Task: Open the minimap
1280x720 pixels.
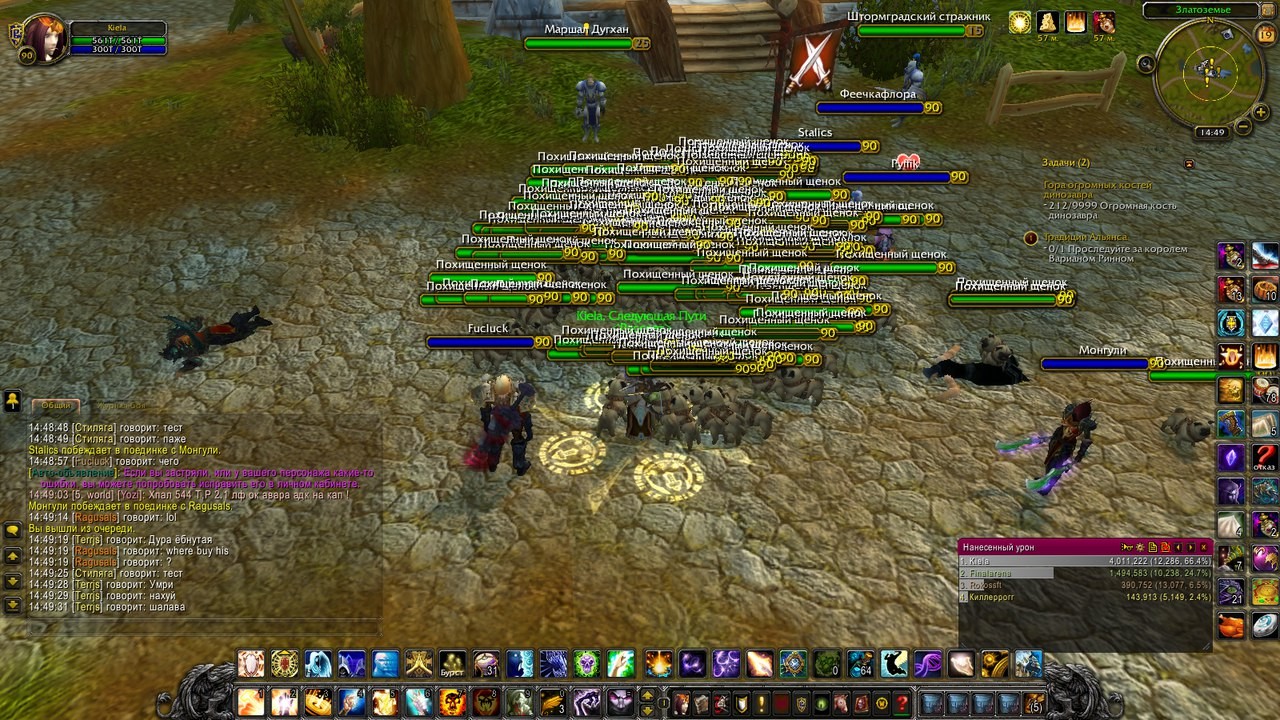Action: [1210, 72]
